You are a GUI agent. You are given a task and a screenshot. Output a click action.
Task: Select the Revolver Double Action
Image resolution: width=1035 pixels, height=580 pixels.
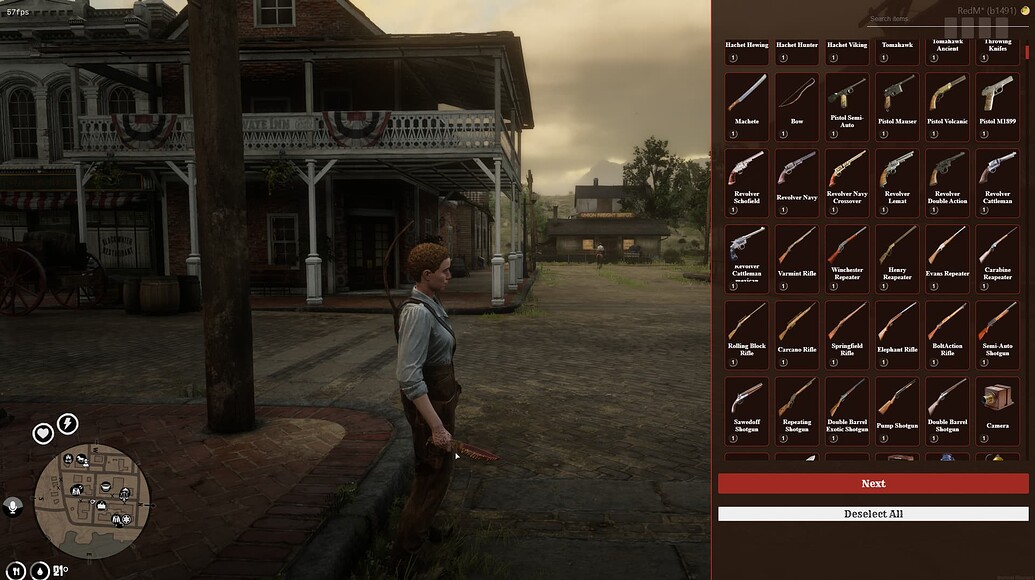tap(947, 182)
